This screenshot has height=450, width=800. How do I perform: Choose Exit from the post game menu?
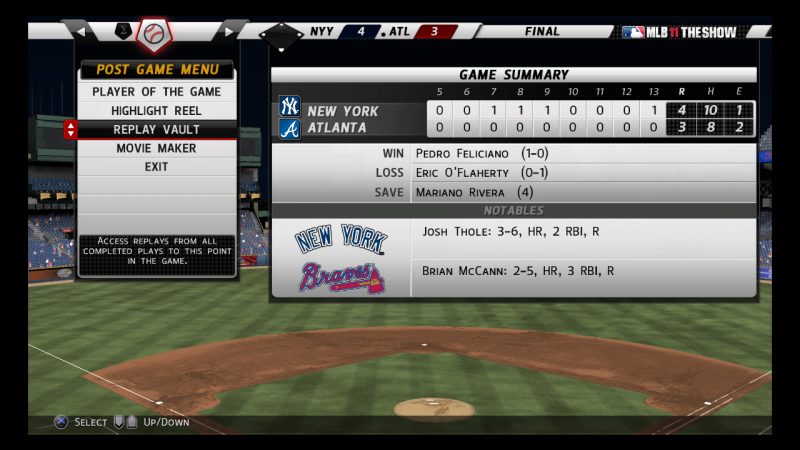(x=156, y=167)
